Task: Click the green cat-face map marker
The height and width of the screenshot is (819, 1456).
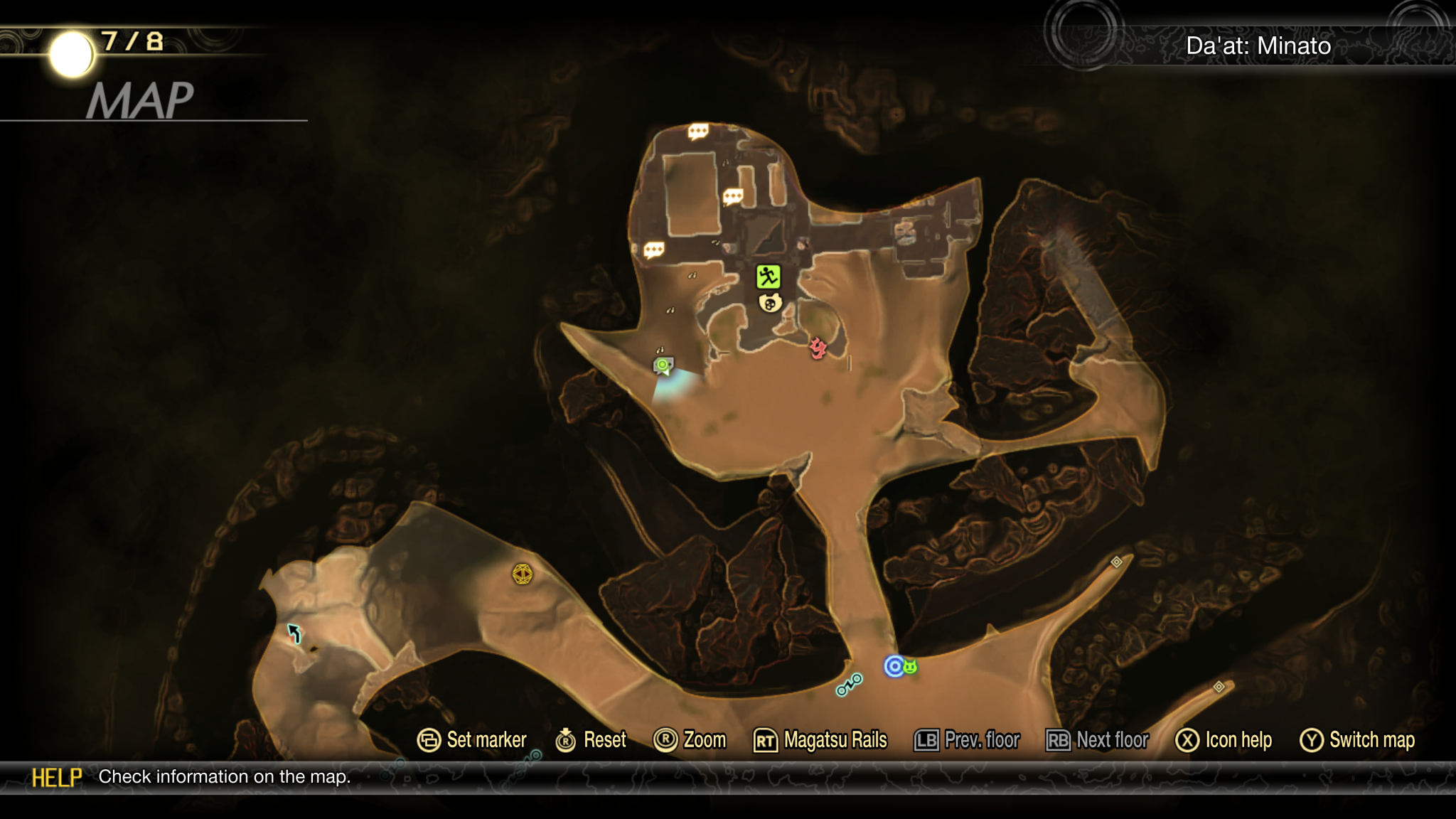Action: point(911,667)
